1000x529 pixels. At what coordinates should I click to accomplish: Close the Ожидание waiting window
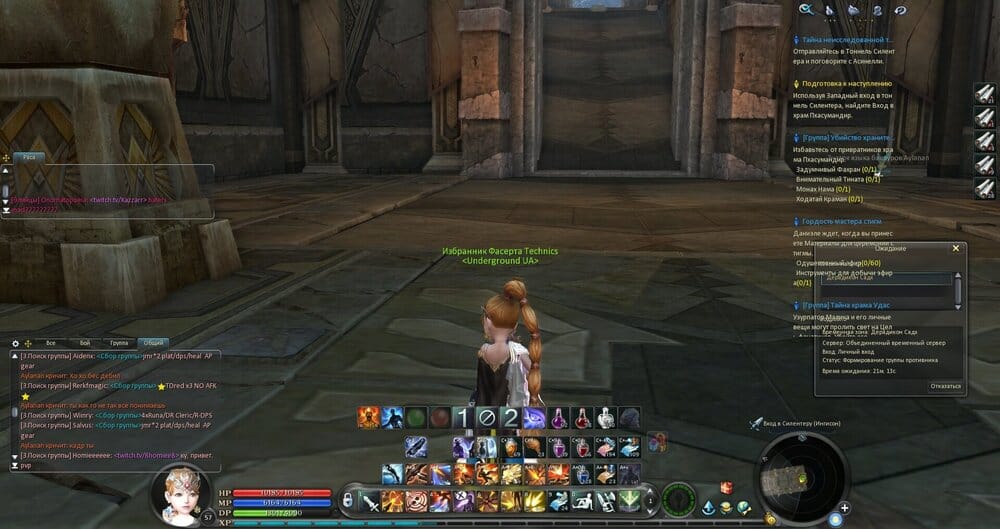coord(955,248)
